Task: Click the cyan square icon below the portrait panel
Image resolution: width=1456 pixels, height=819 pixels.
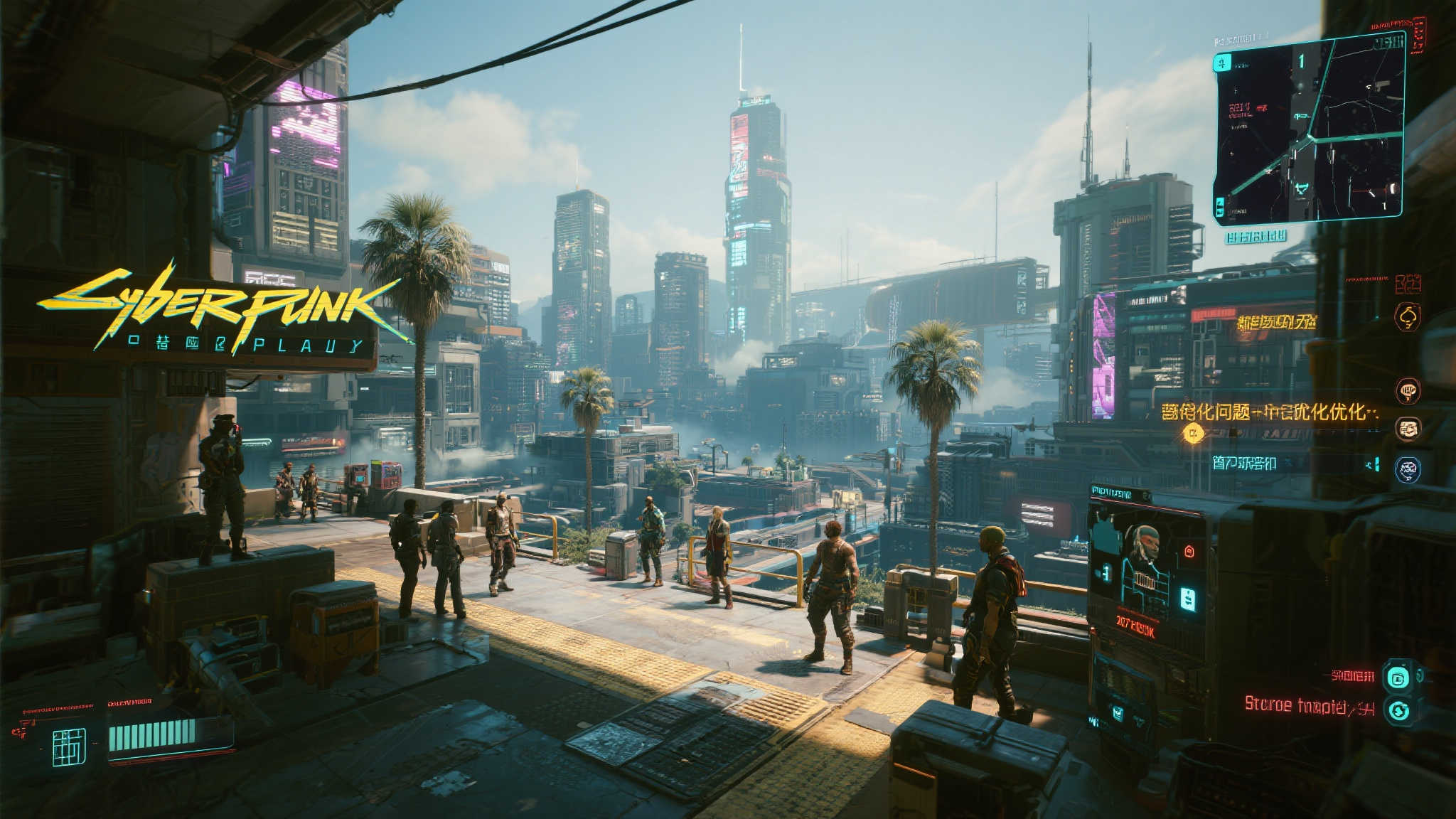Action: [x=1118, y=712]
